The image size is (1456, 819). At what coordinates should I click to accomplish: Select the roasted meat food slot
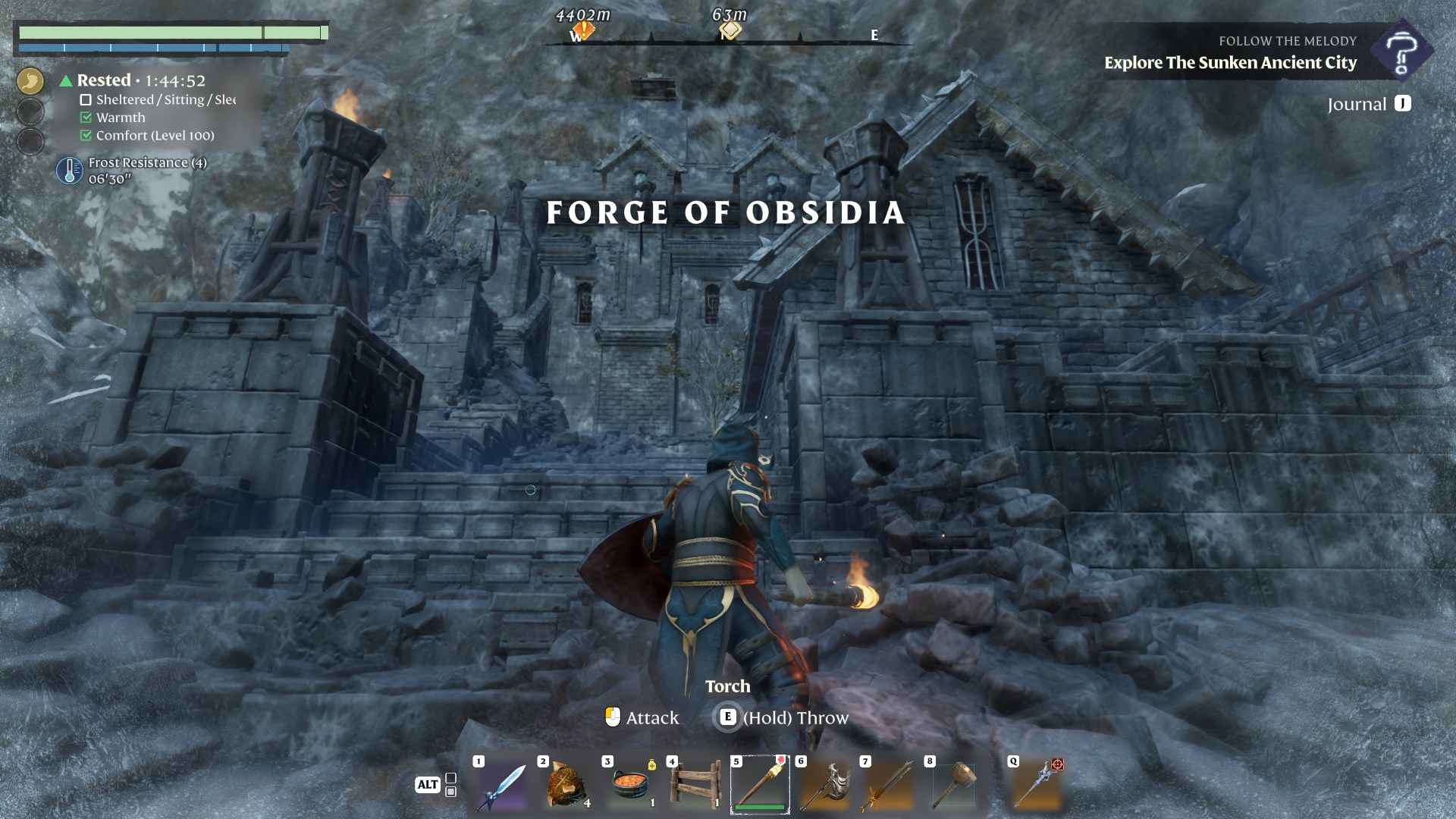(566, 786)
